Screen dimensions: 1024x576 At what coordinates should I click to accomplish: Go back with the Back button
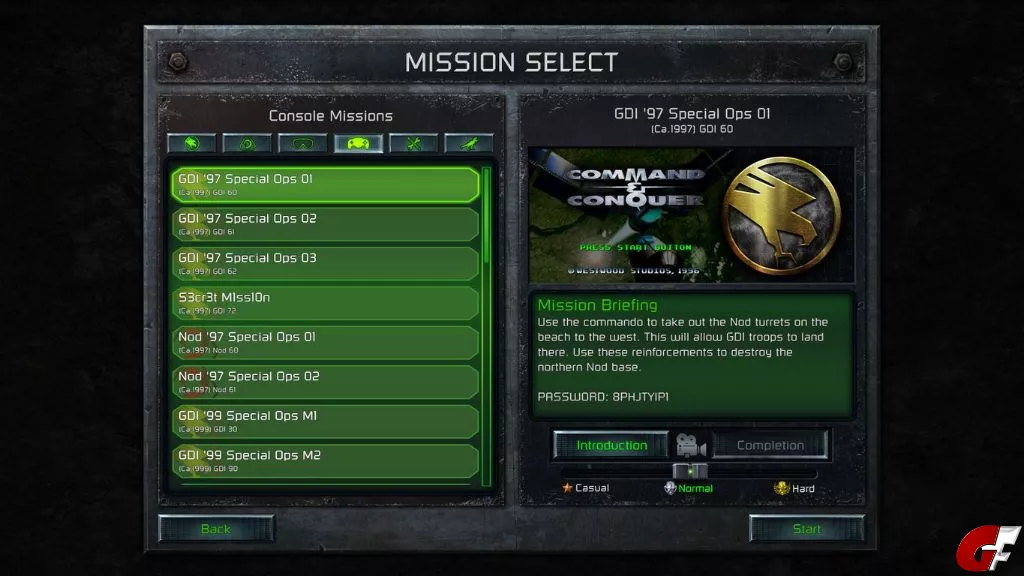216,529
